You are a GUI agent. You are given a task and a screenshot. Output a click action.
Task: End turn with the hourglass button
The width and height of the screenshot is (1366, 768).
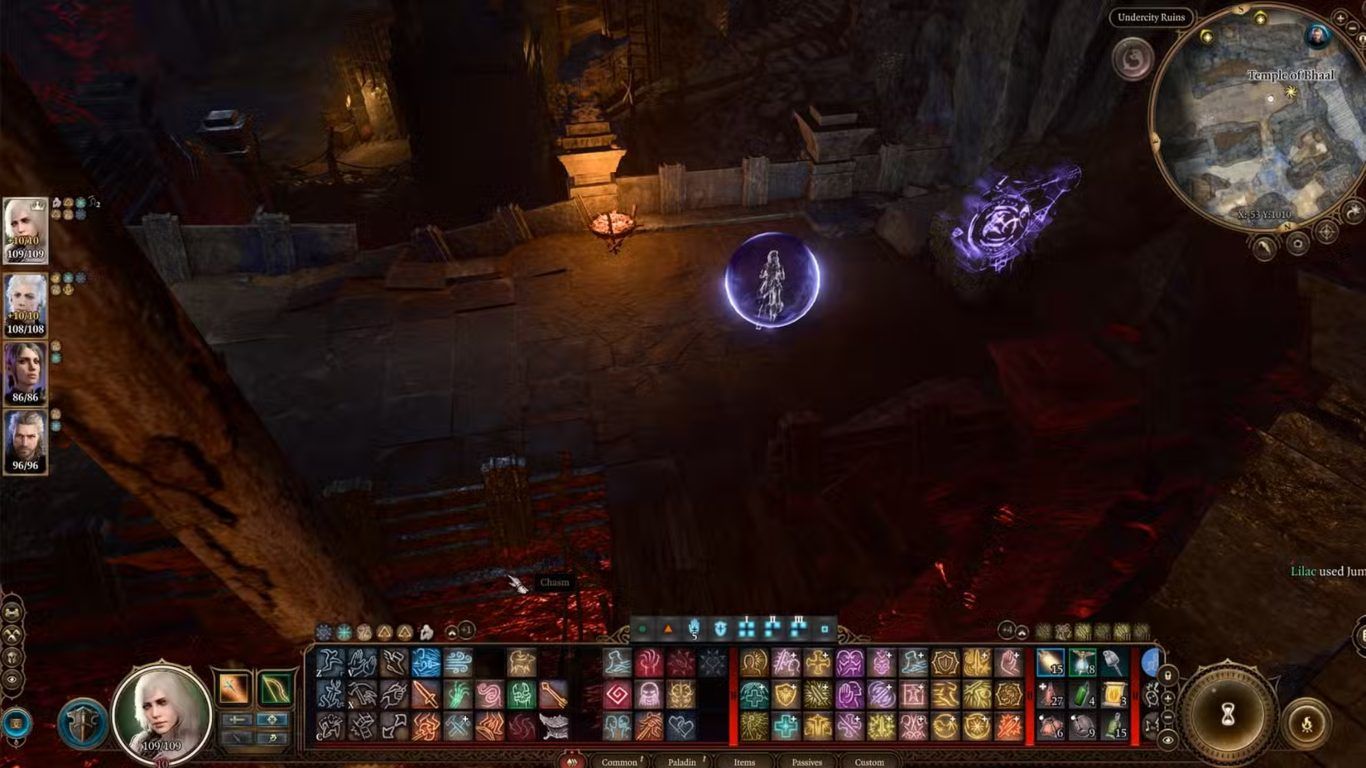pos(1226,713)
